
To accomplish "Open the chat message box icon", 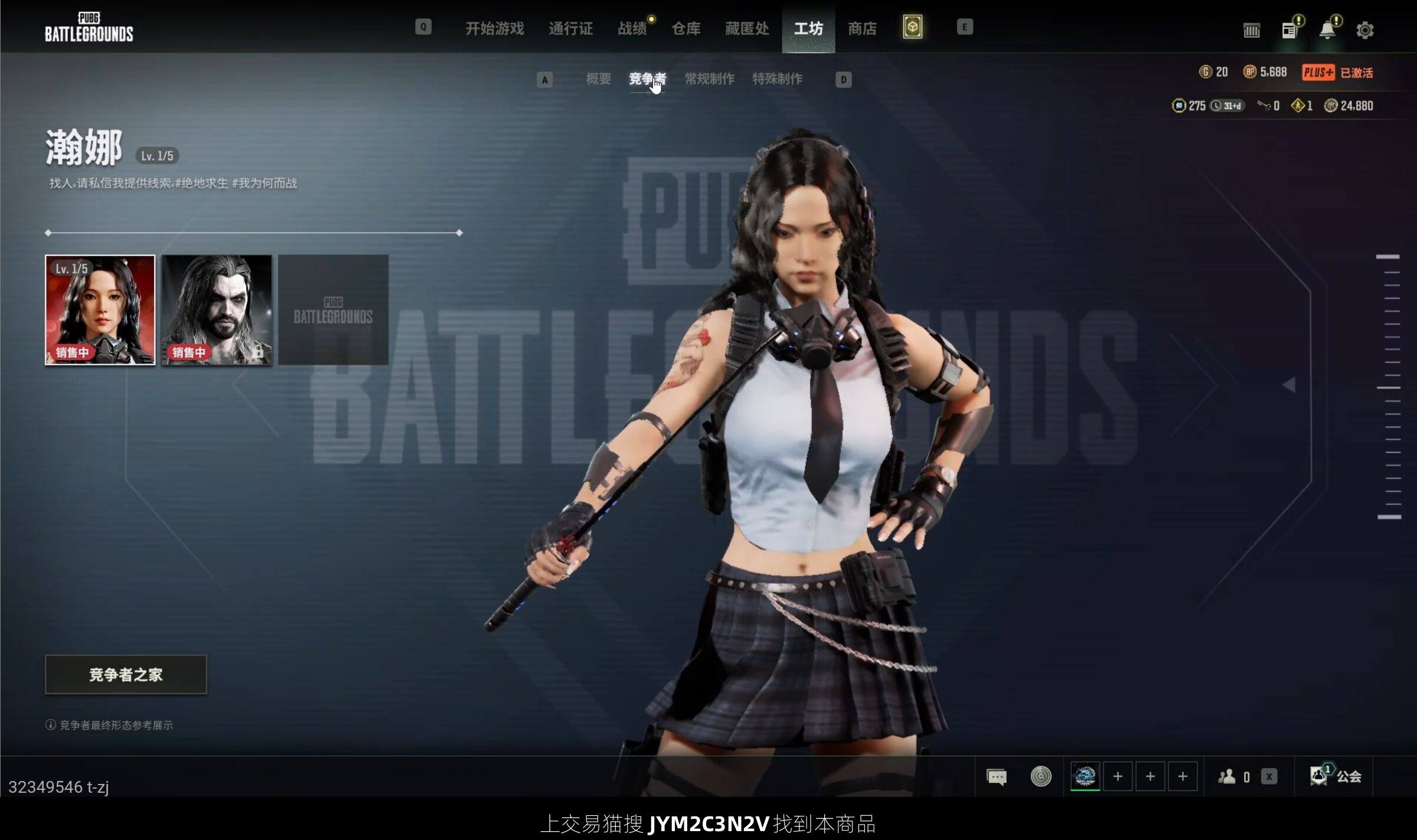I will [997, 777].
